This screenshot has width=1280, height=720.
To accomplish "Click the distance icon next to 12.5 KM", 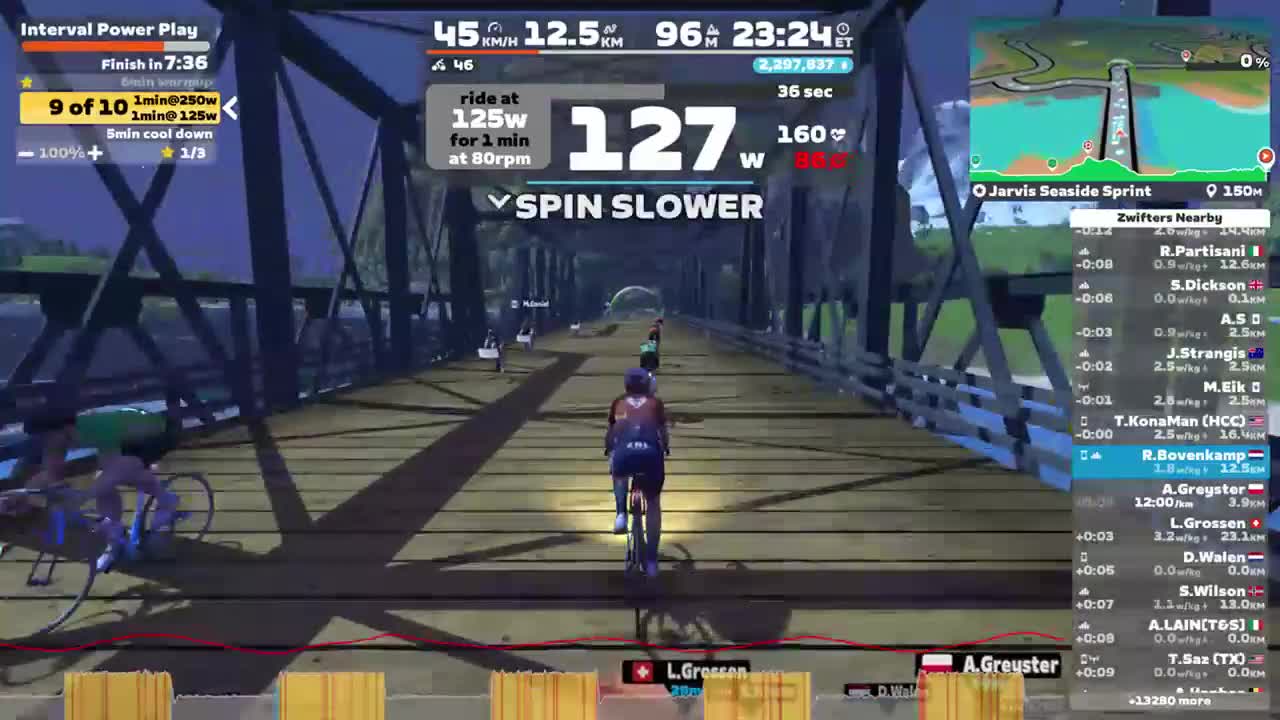I will point(611,30).
